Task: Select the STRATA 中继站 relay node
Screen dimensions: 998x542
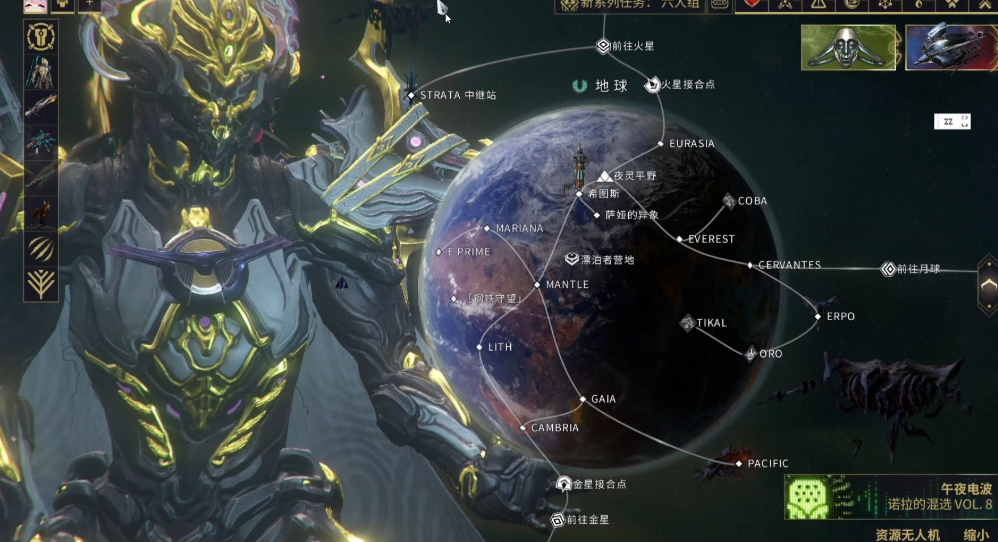Action: (412, 96)
